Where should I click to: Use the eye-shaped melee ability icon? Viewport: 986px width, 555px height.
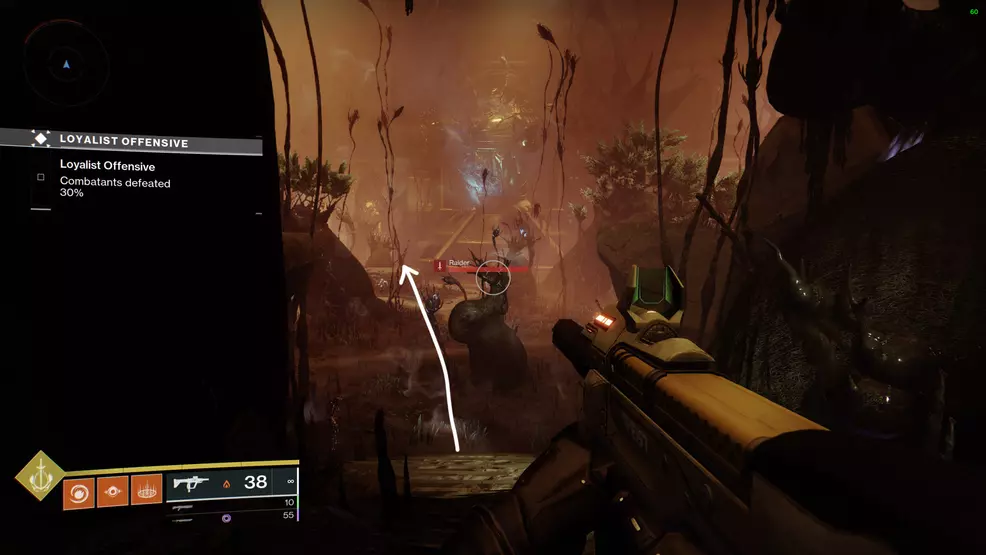(113, 491)
